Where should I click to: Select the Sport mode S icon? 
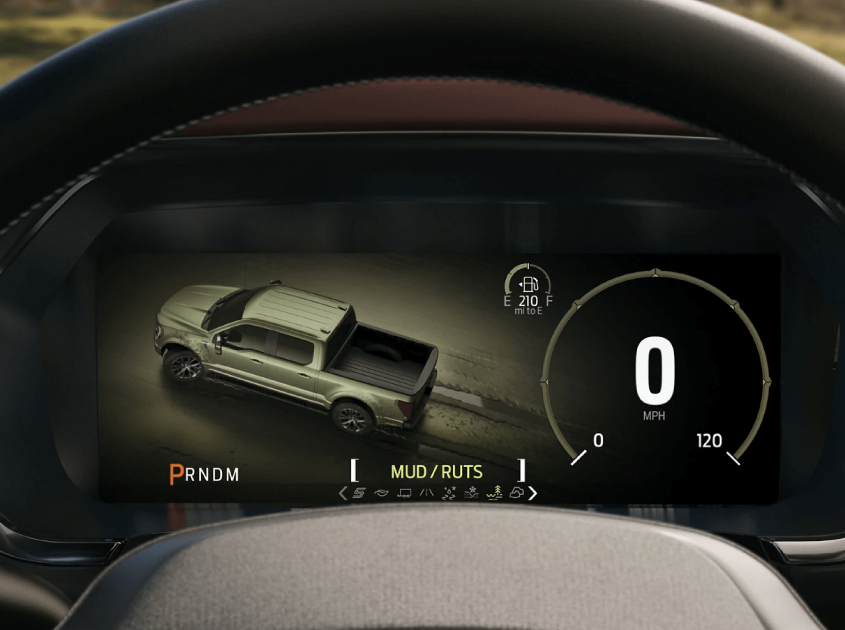coord(359,493)
